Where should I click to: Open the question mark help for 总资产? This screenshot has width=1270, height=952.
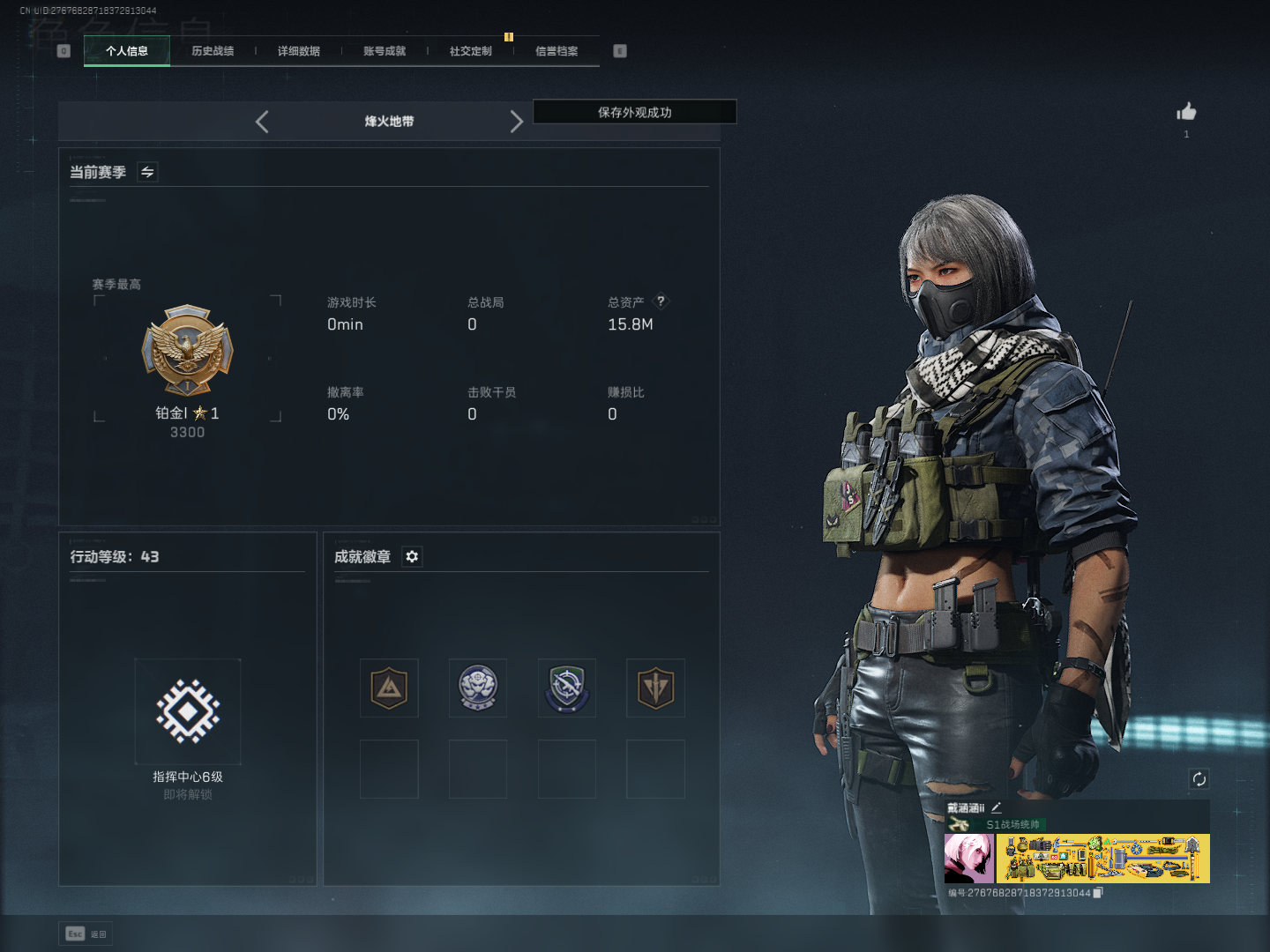point(661,301)
